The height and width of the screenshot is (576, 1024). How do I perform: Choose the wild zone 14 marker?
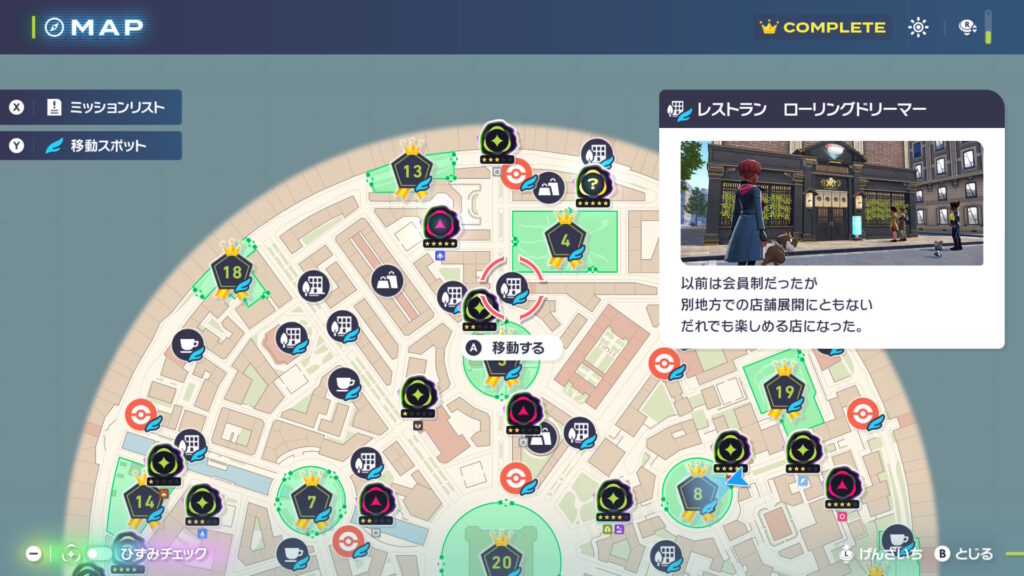pyautogui.click(x=143, y=501)
